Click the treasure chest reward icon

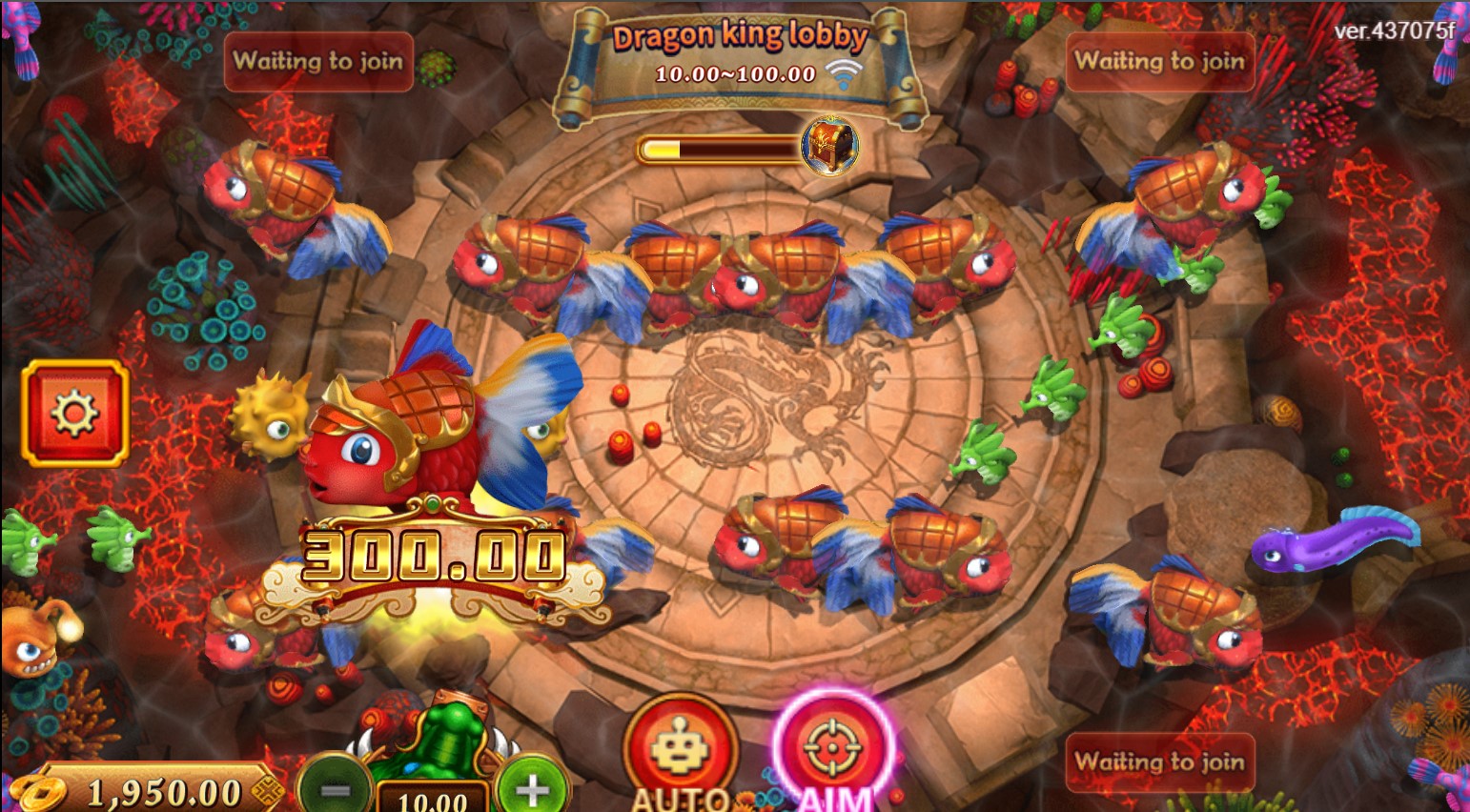[828, 146]
